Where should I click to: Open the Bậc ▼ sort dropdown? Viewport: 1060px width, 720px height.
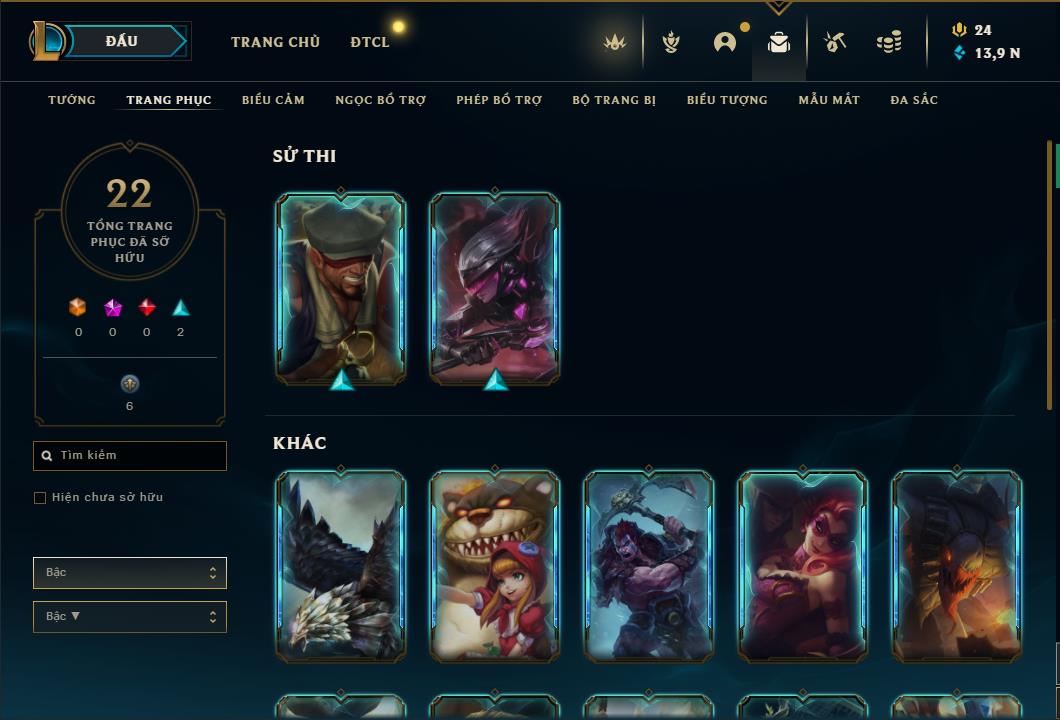(130, 617)
